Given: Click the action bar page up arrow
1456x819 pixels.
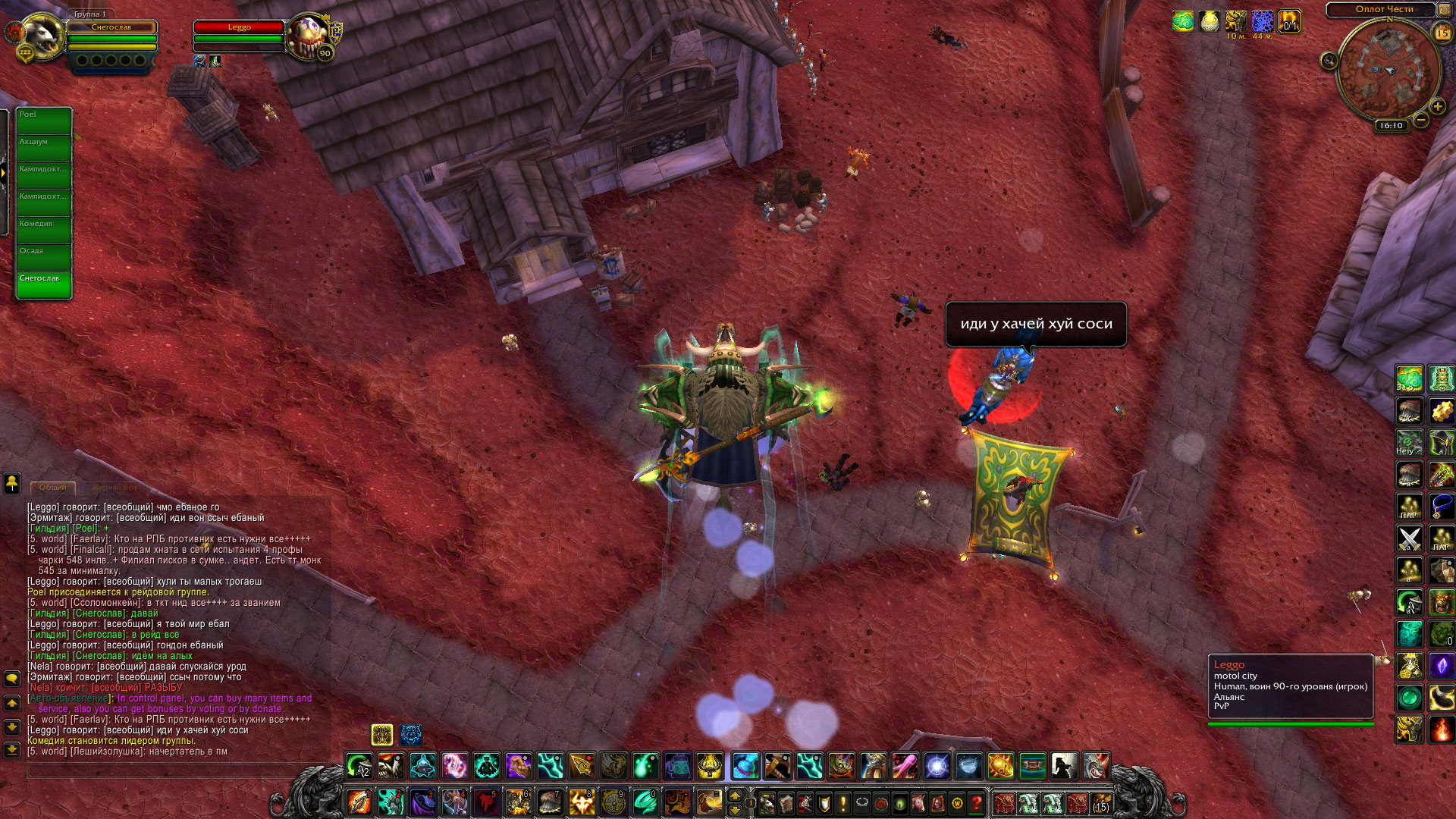Looking at the screenshot, I should point(734,795).
